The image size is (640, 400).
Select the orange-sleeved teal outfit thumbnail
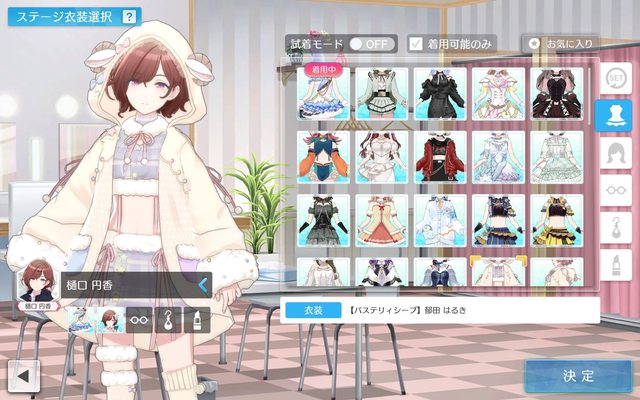click(x=323, y=157)
